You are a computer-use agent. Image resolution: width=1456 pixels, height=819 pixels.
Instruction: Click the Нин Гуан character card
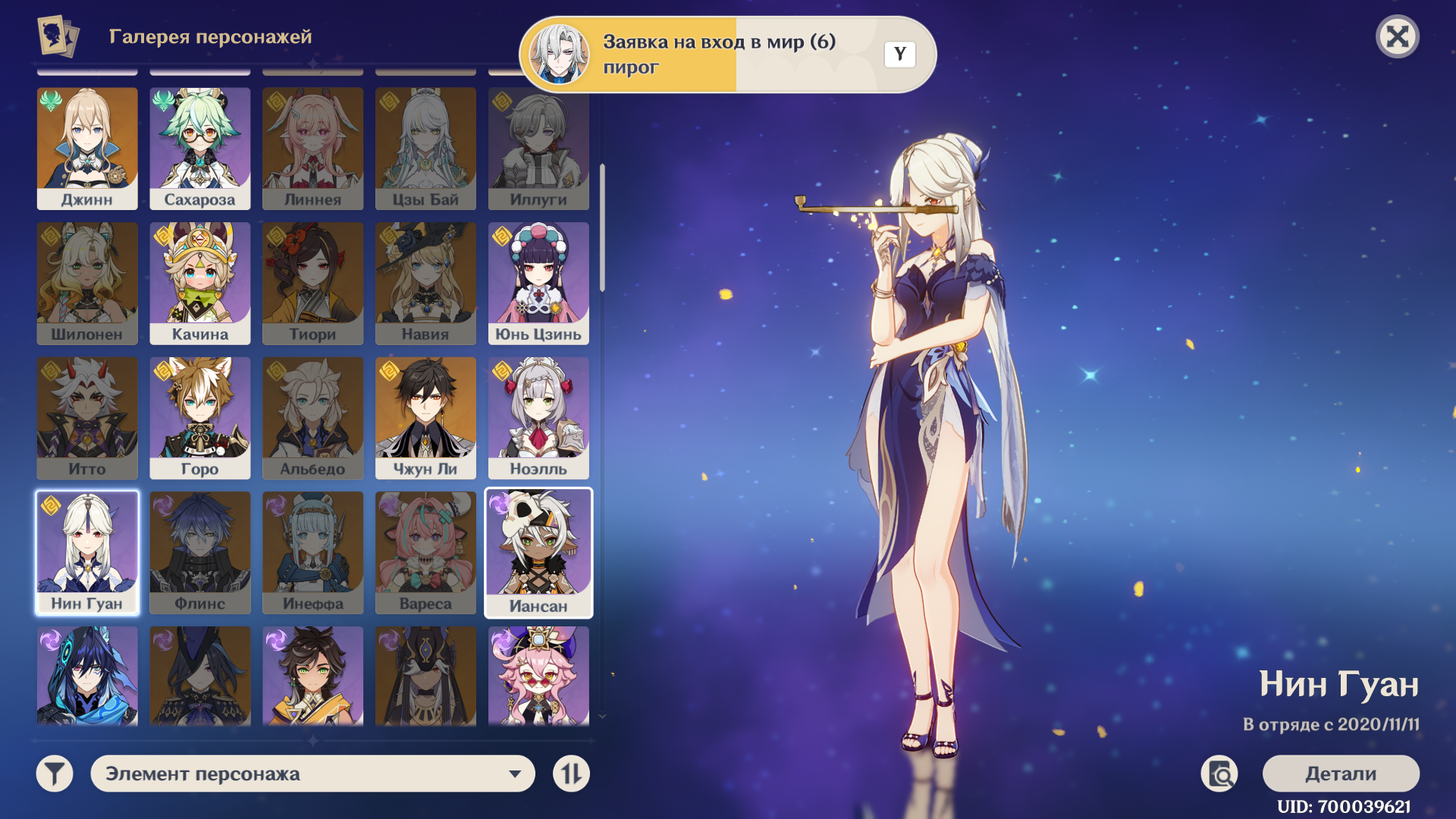[x=87, y=552]
